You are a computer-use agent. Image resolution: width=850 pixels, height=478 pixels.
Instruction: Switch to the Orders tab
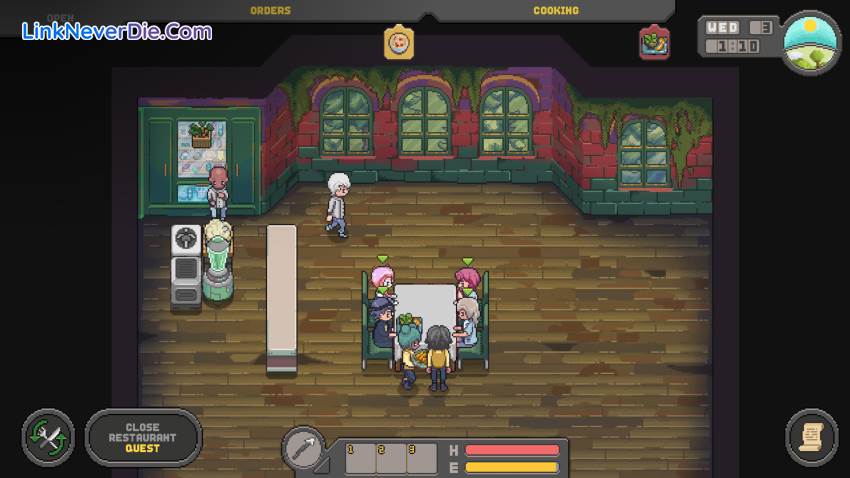[x=270, y=11]
